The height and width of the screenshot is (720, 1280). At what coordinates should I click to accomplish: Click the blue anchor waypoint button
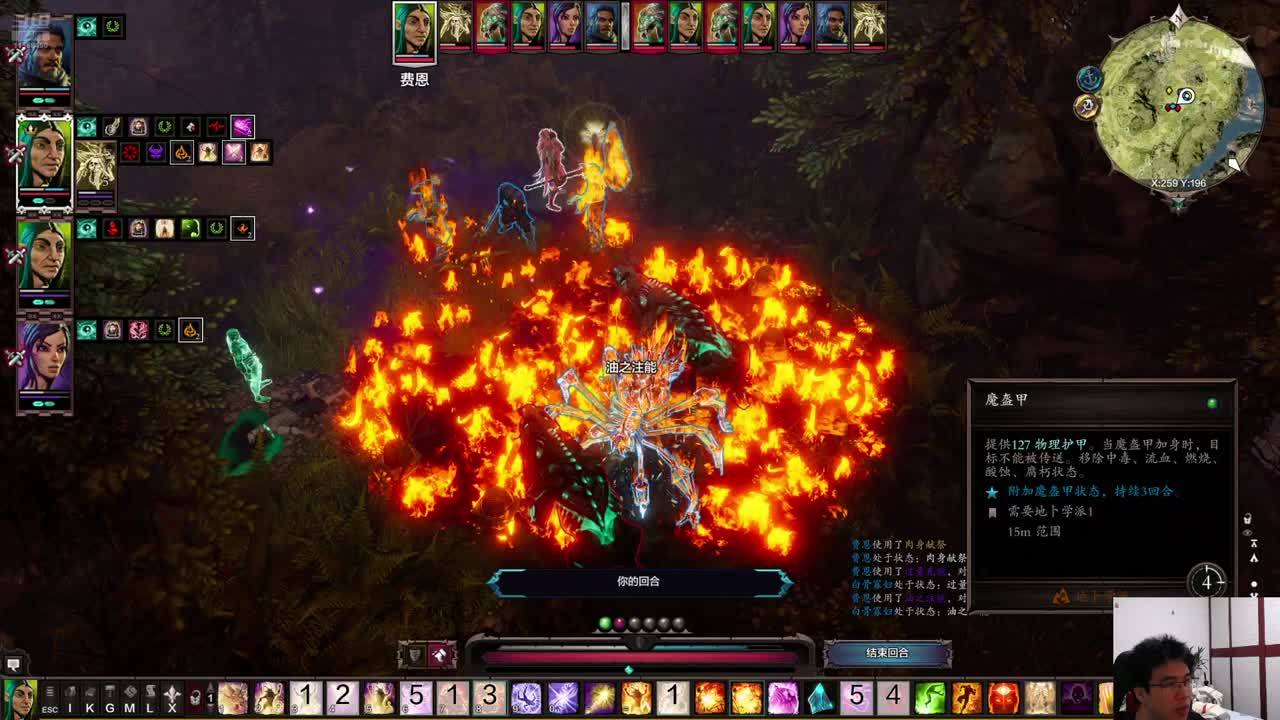pyautogui.click(x=1089, y=78)
